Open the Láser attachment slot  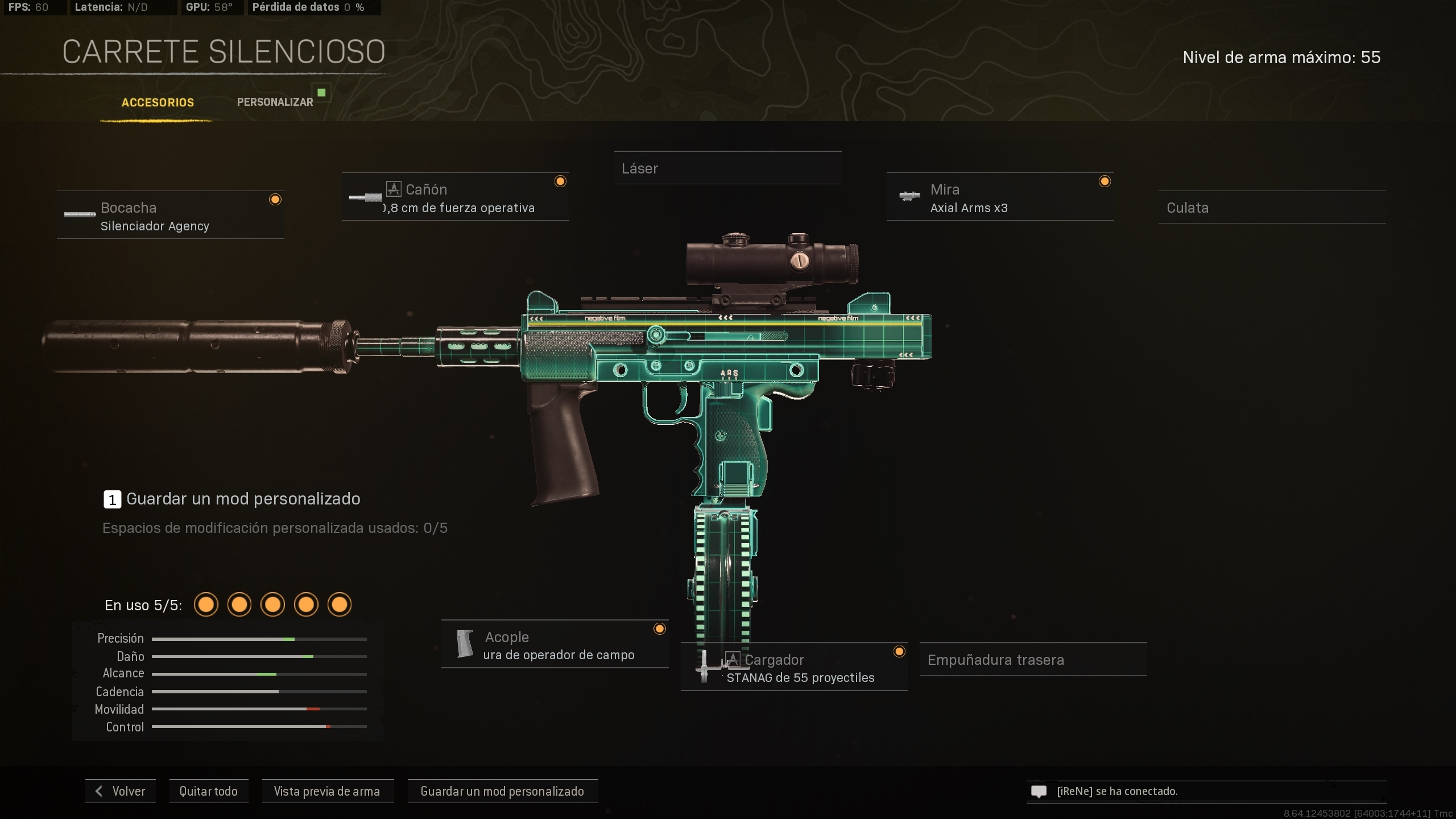pyautogui.click(x=728, y=168)
